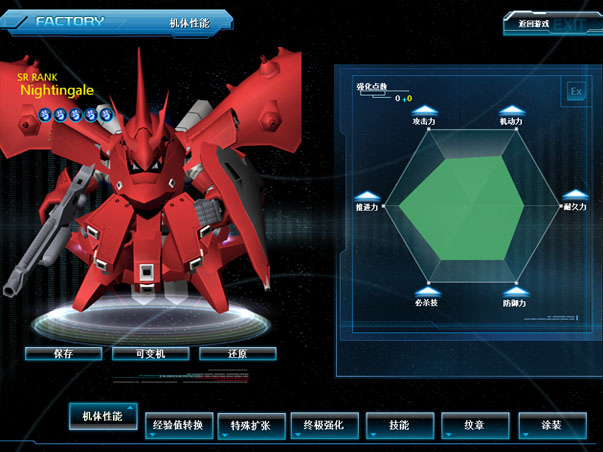Click the 保存 save button
Screen dimensions: 603x452
pyautogui.click(x=63, y=353)
